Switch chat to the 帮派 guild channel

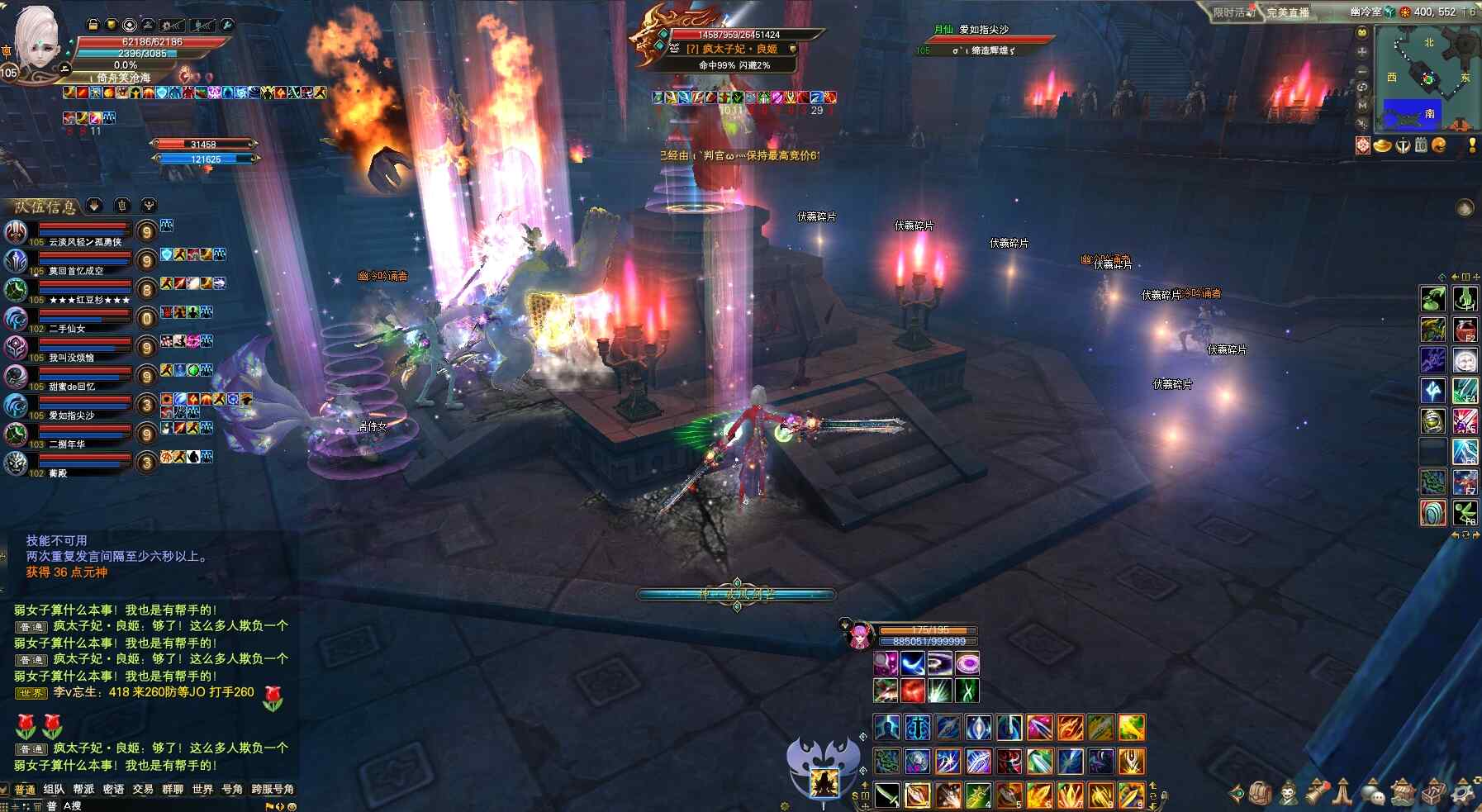point(83,790)
